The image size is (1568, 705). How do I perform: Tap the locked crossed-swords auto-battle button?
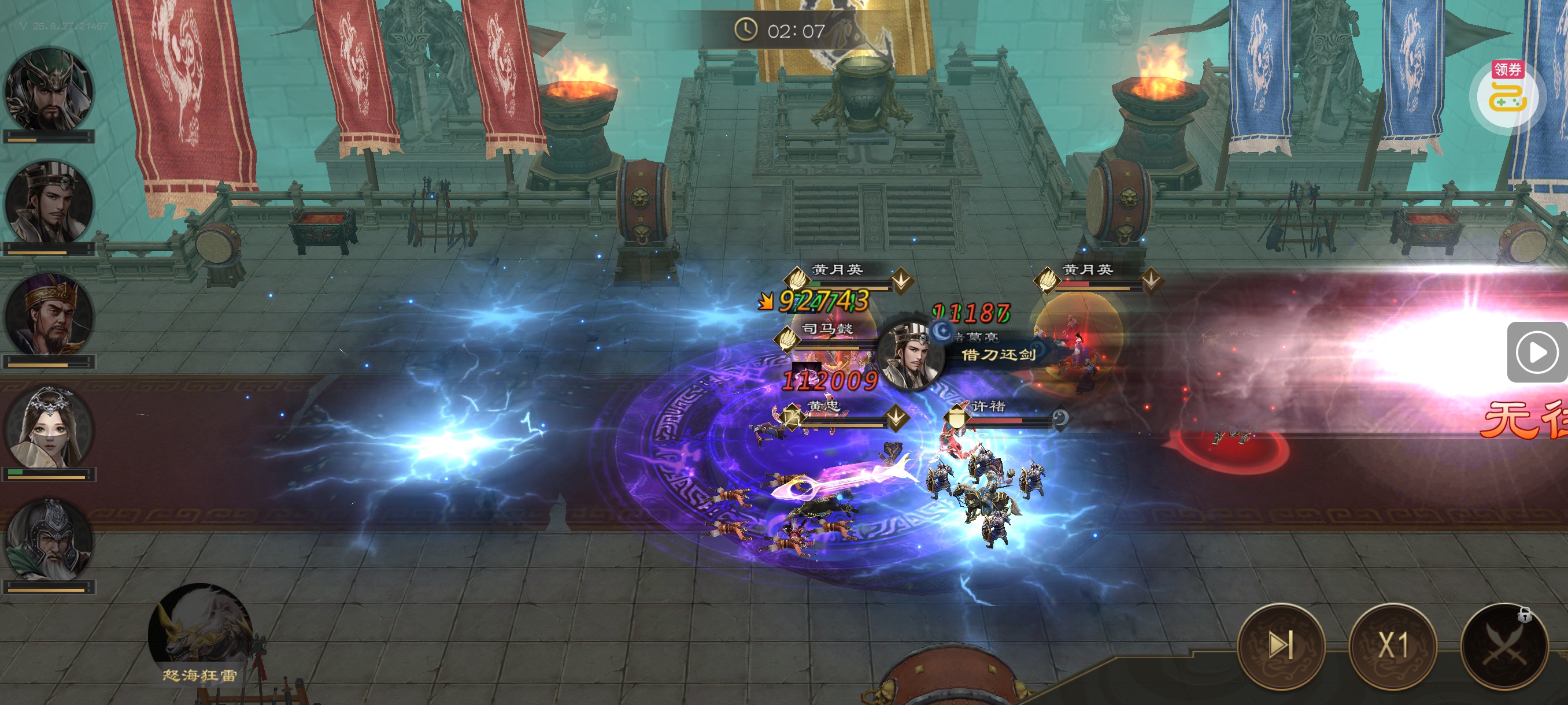pos(1504,645)
